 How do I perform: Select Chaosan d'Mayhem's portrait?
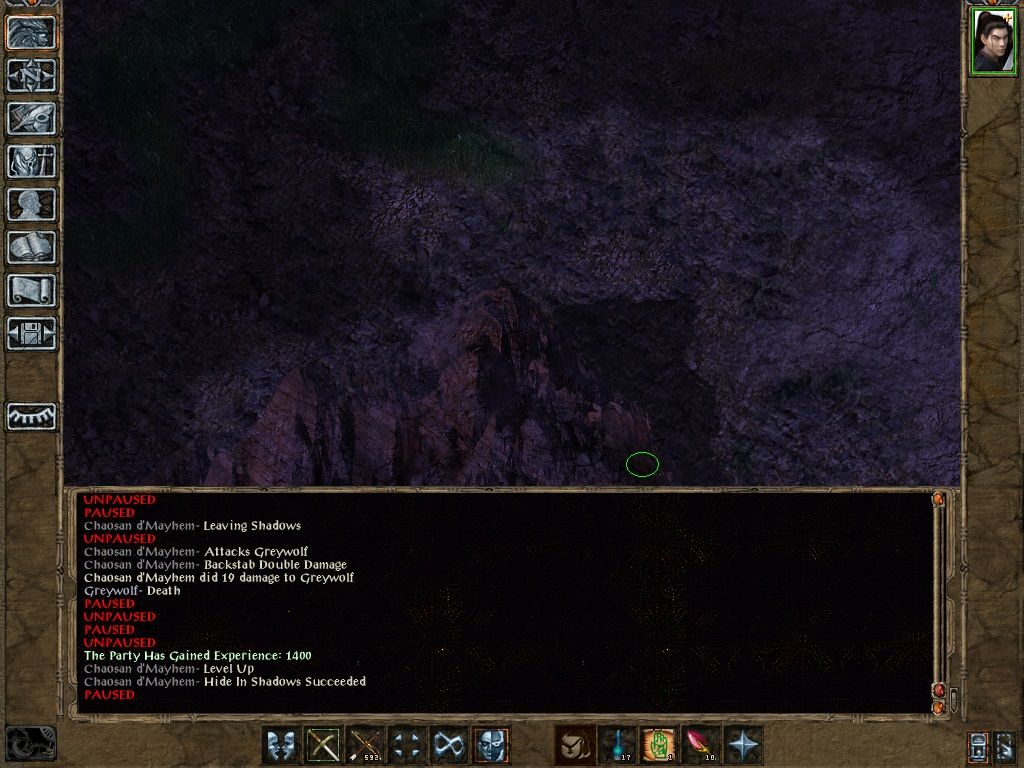993,41
